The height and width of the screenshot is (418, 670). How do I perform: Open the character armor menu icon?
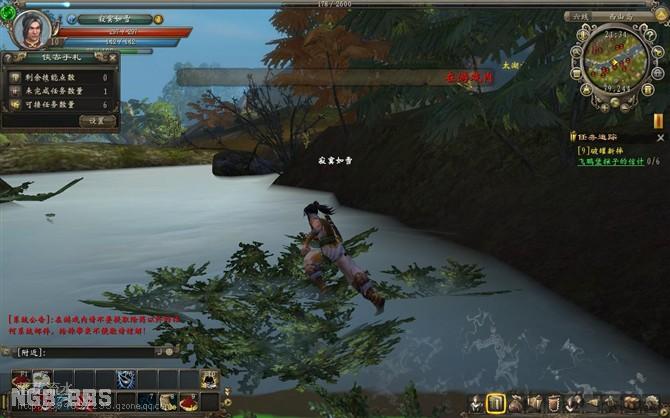474,402
